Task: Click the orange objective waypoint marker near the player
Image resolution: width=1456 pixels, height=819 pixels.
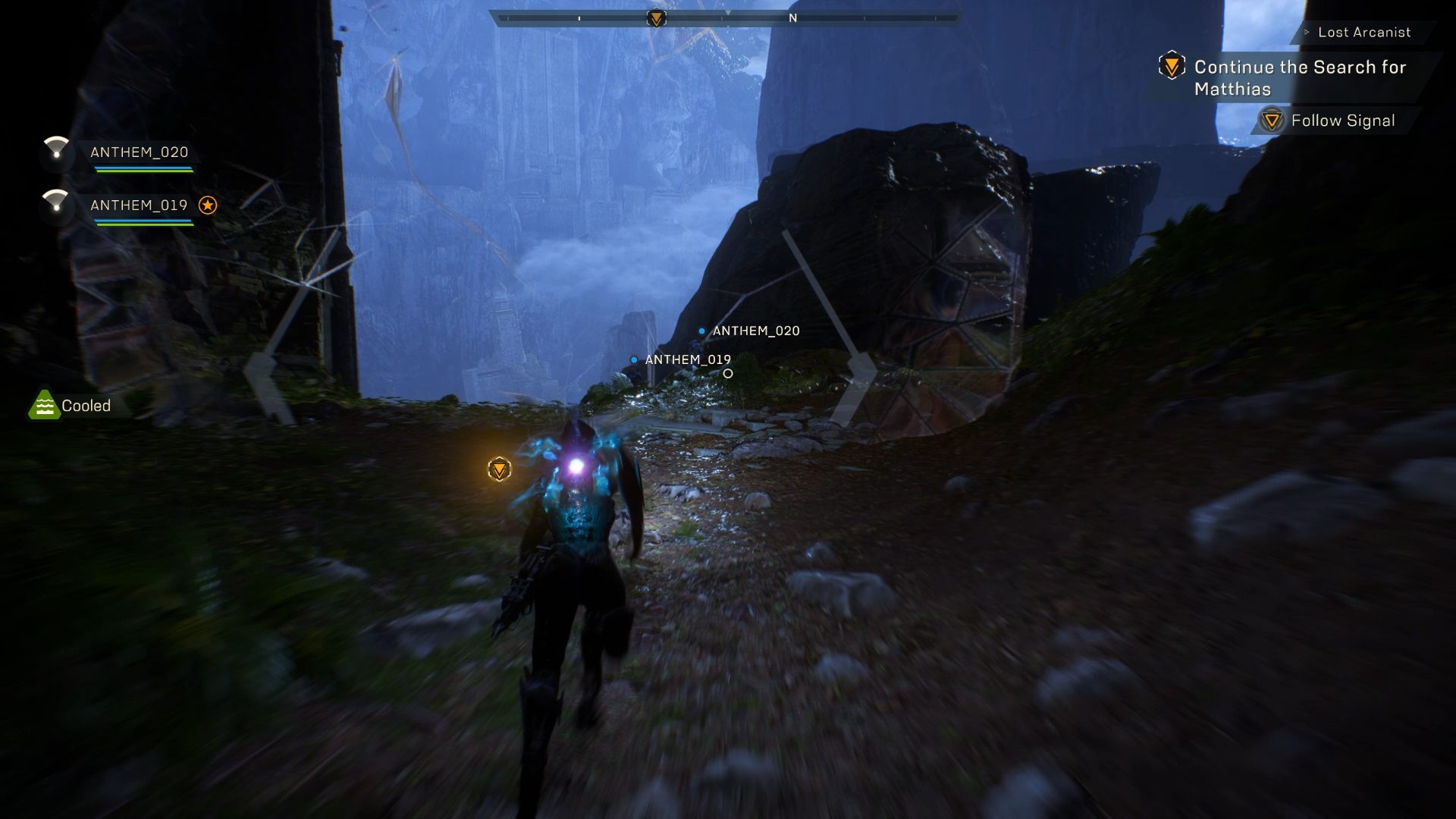Action: (x=498, y=469)
